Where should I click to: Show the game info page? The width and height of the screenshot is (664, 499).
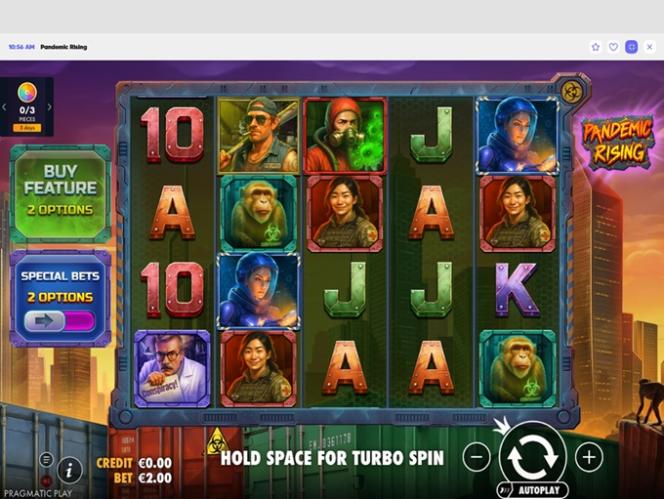pyautogui.click(x=70, y=468)
